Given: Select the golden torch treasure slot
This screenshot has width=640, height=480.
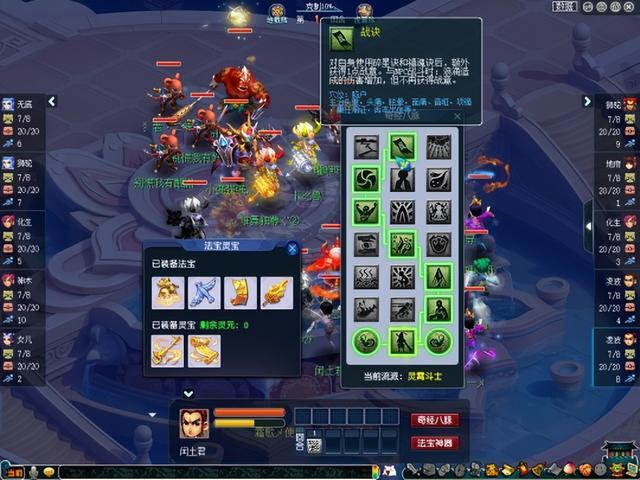Looking at the screenshot, I should tap(276, 292).
